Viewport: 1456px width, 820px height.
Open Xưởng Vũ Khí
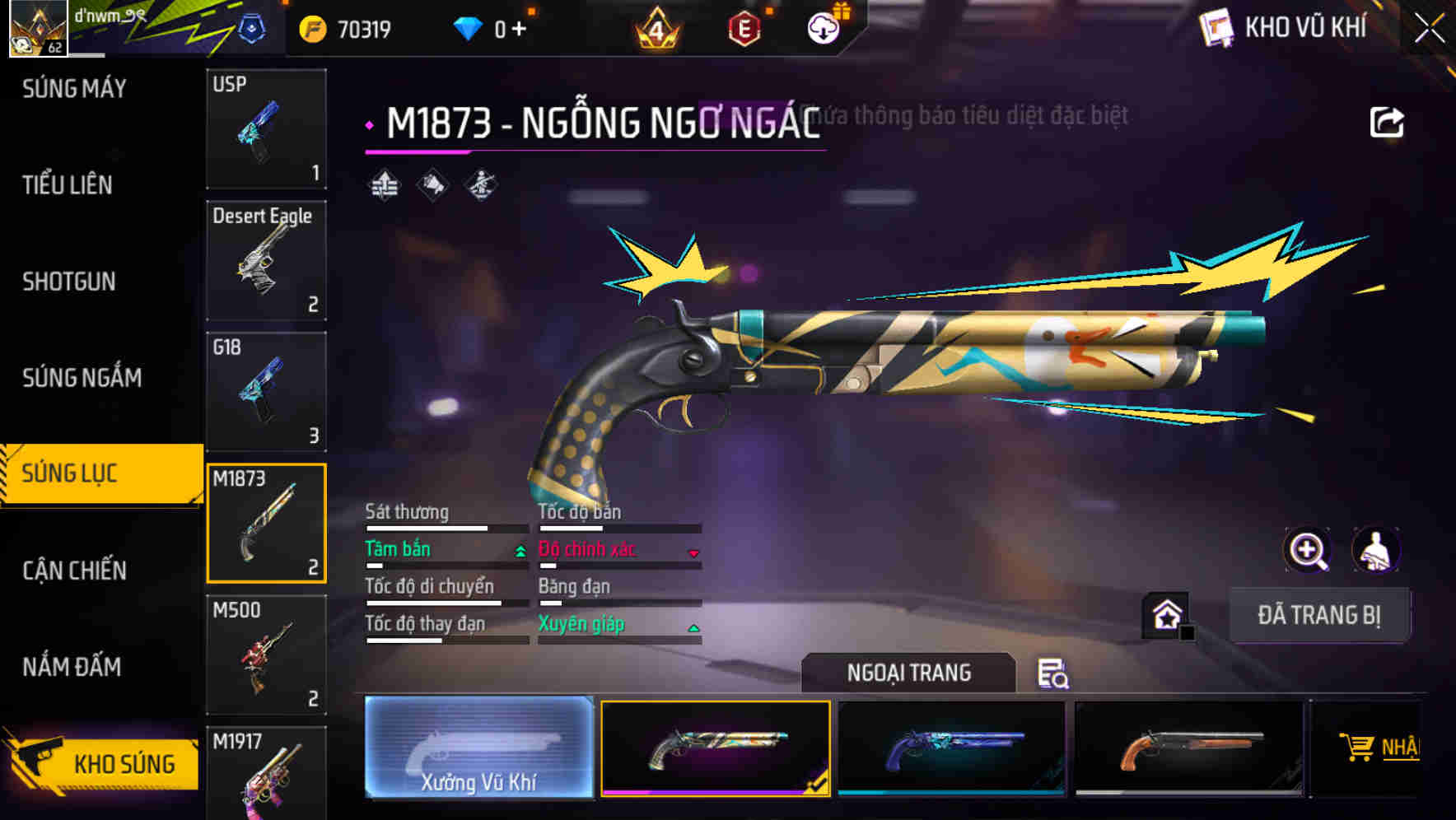(478, 749)
